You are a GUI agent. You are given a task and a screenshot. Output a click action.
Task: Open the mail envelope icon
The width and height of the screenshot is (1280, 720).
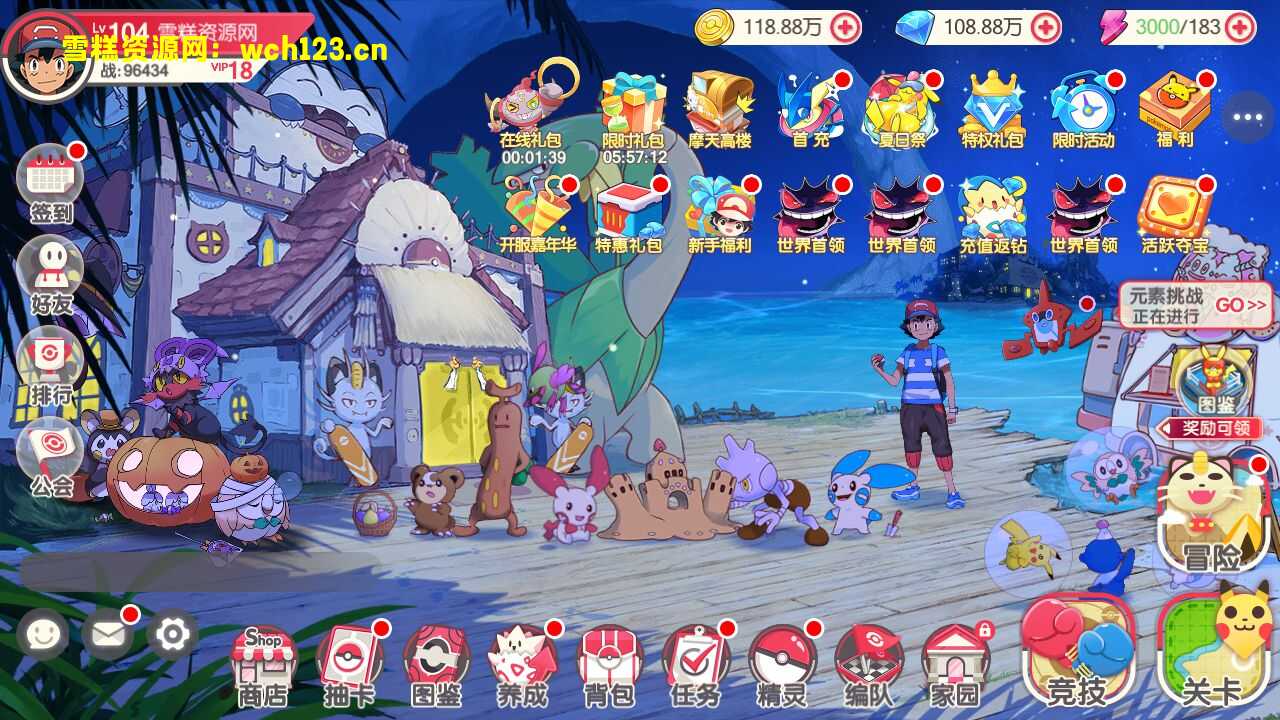pyautogui.click(x=107, y=633)
